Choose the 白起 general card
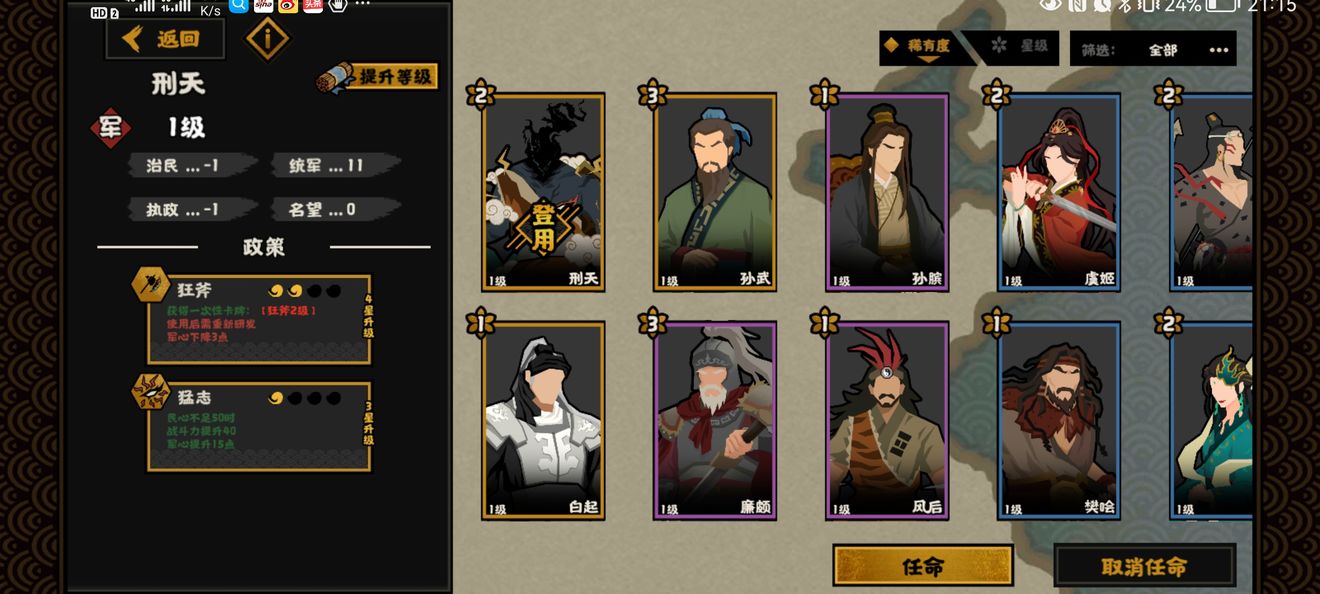Viewport: 1320px width, 594px height. (543, 420)
